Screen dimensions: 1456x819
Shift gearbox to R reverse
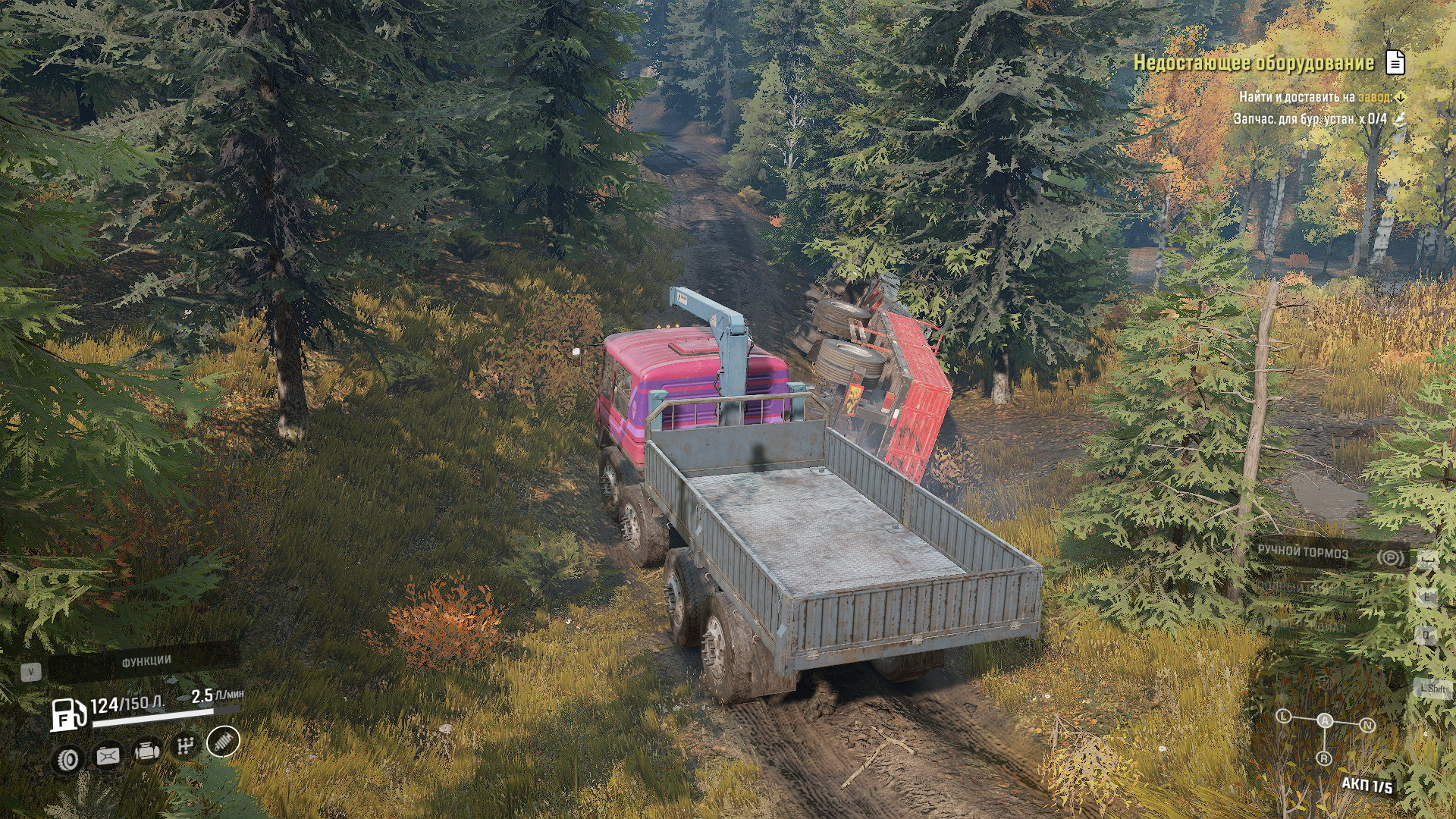[1324, 758]
